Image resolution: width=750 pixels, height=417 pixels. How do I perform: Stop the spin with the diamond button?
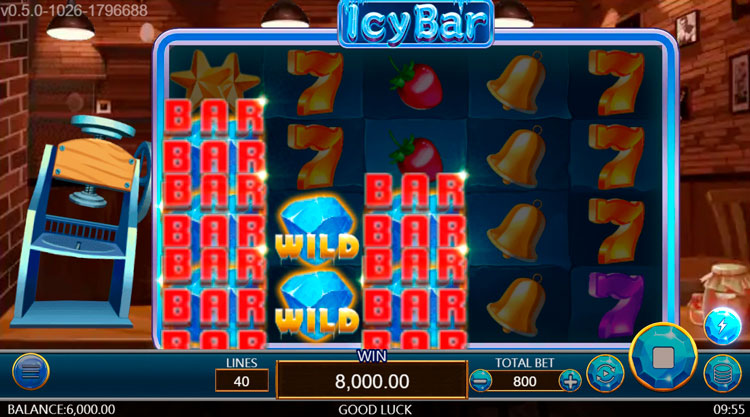point(663,356)
